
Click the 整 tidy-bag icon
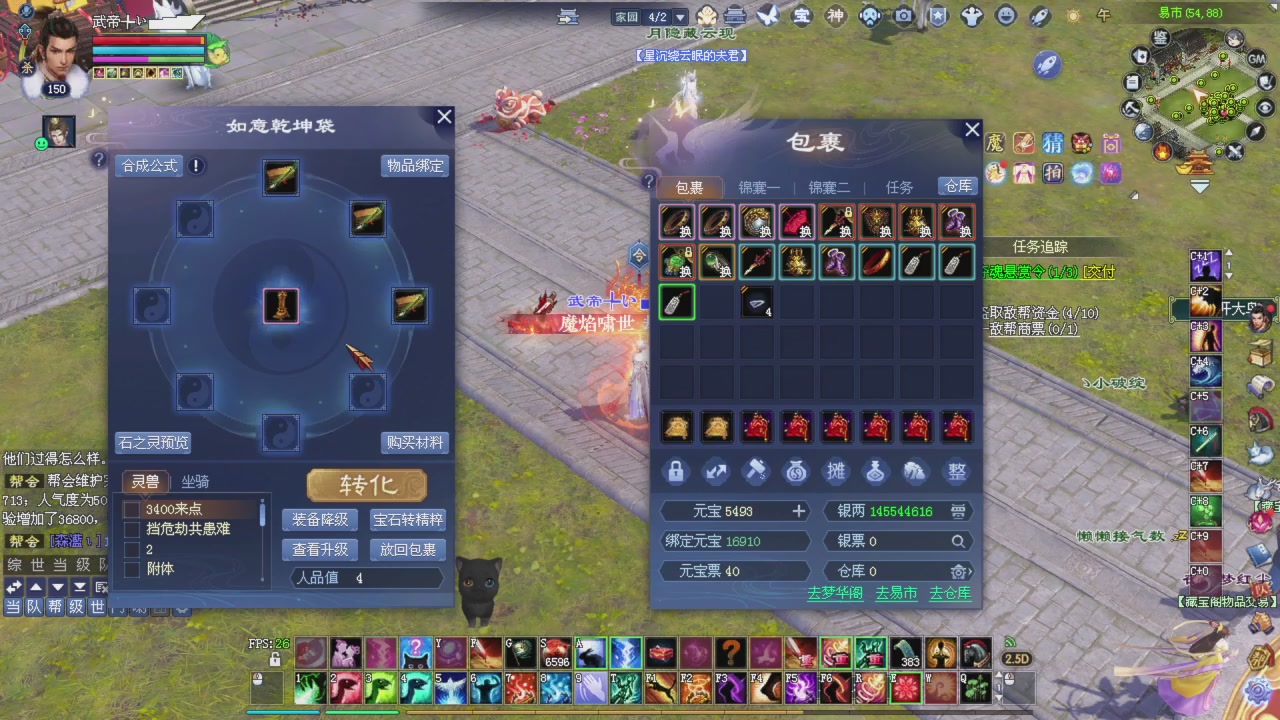pos(956,472)
